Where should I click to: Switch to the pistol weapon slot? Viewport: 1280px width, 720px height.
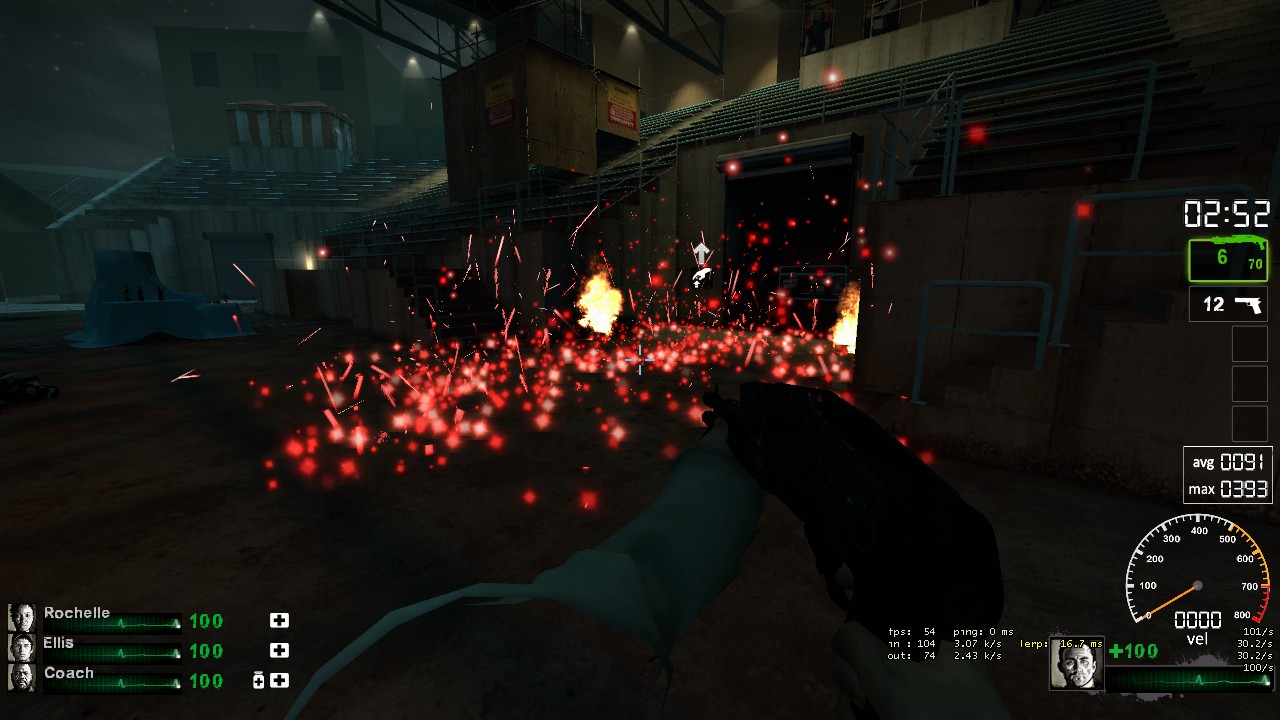[1228, 304]
